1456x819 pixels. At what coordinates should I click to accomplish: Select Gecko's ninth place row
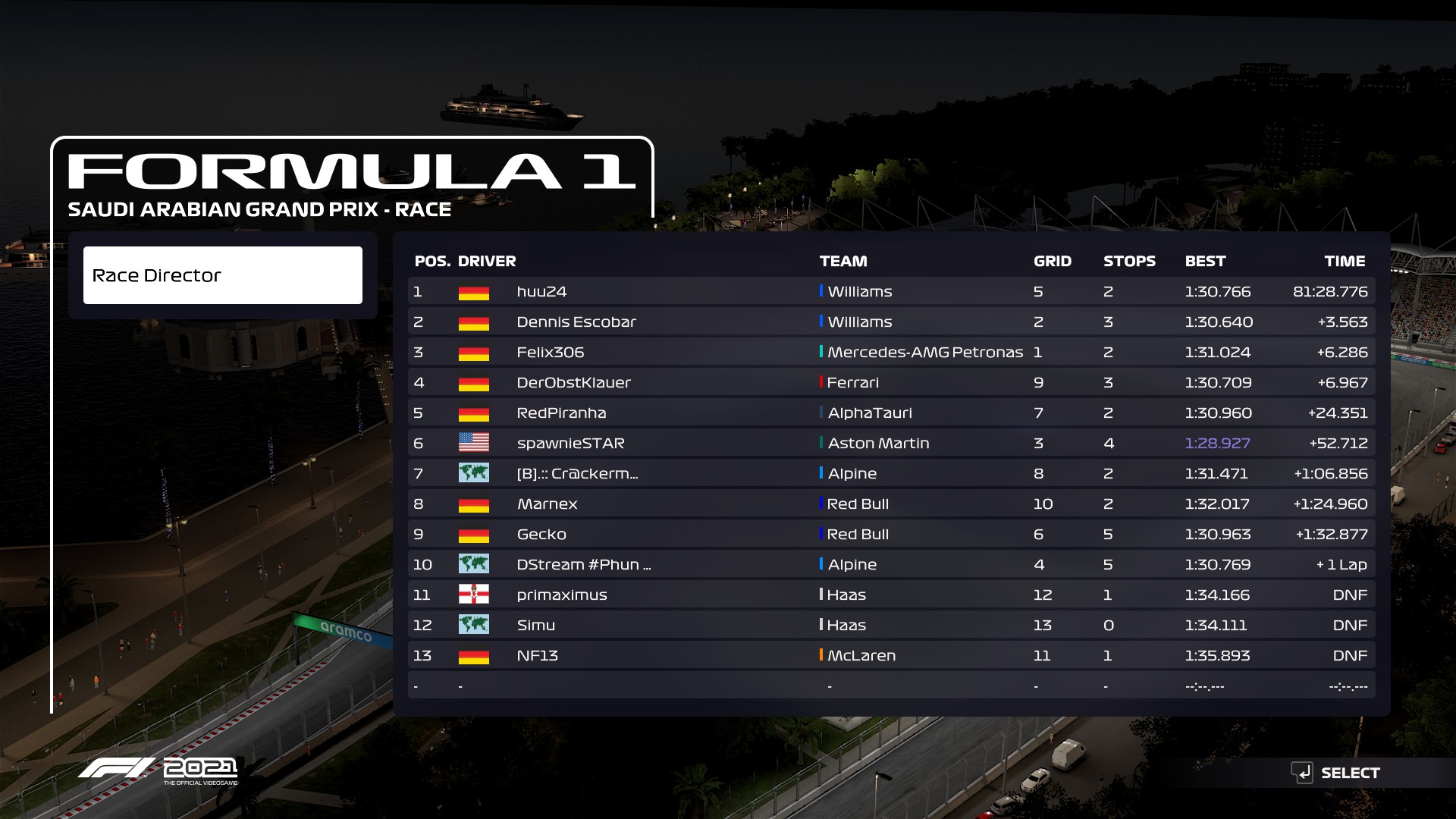click(891, 534)
